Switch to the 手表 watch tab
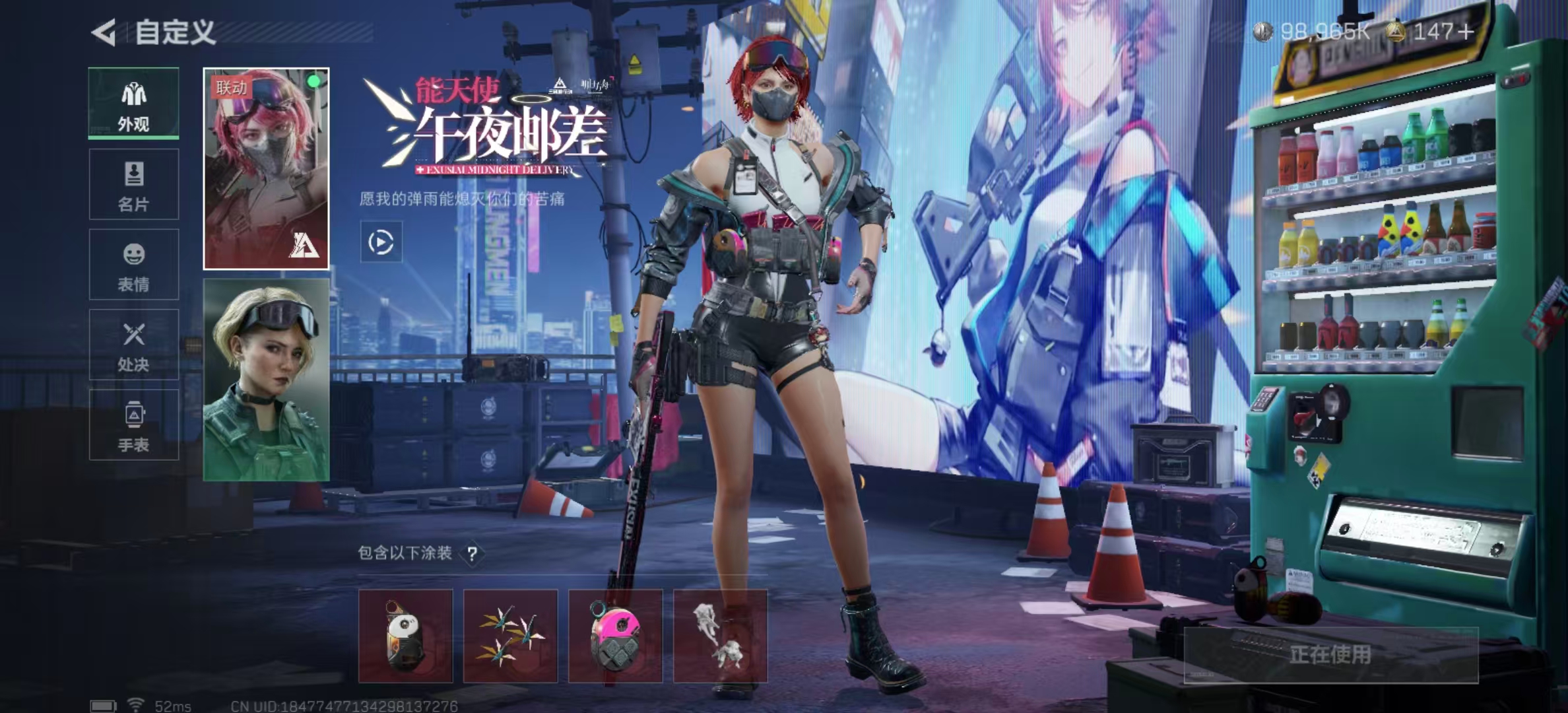This screenshot has width=1568, height=713. tap(133, 425)
